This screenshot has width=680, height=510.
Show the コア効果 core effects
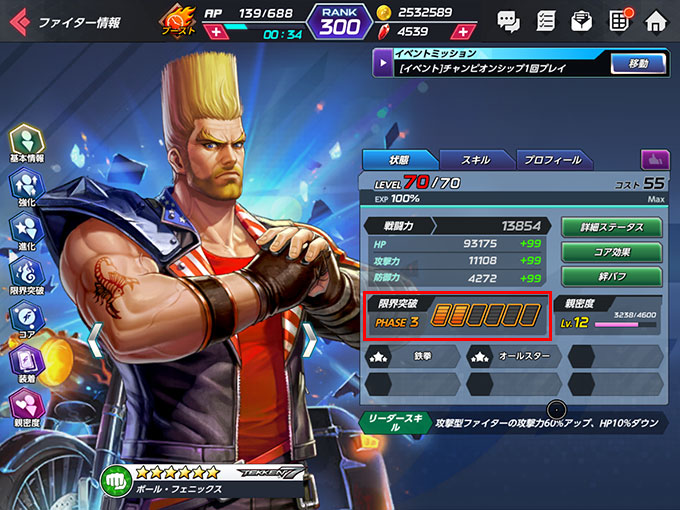615,252
